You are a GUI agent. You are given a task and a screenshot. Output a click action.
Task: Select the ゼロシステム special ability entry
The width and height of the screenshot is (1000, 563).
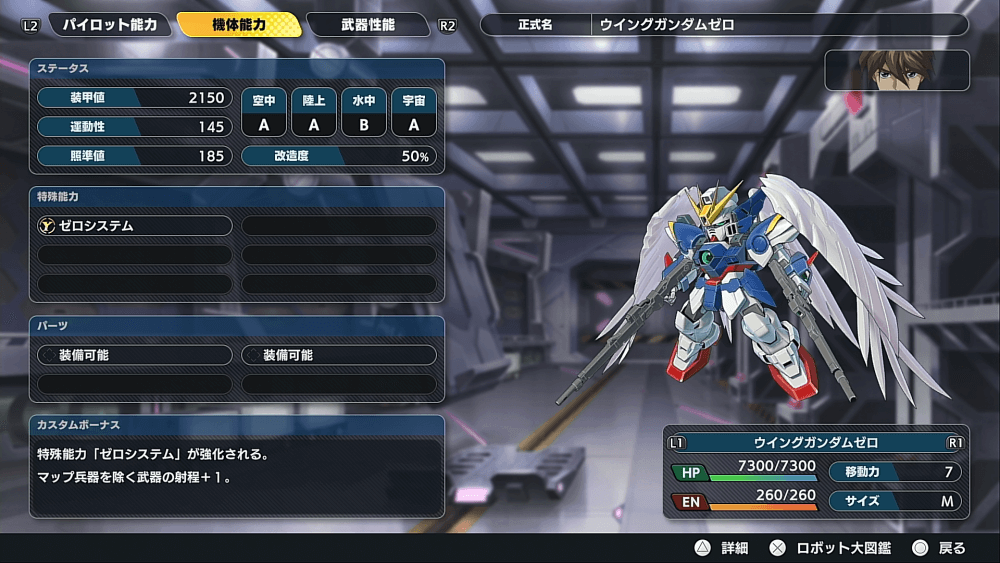(135, 226)
